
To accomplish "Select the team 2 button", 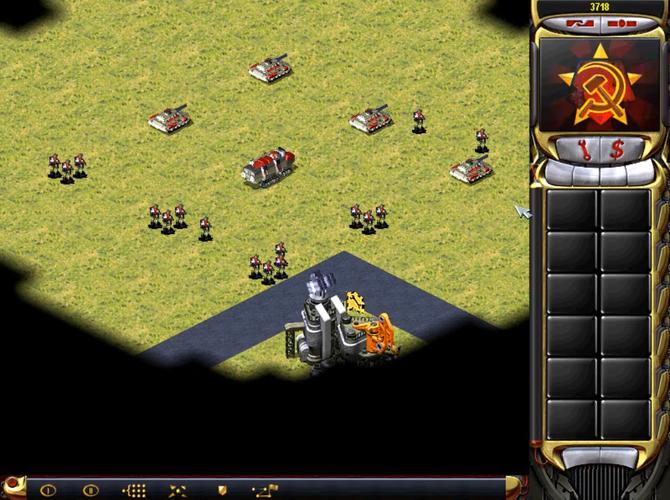I will point(91,490).
